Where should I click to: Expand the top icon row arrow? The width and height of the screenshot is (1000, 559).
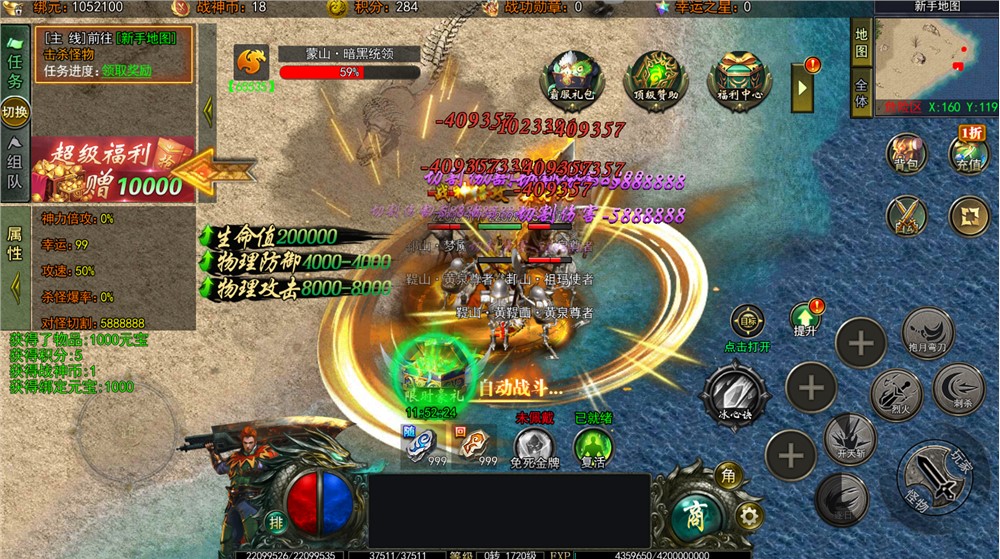click(803, 89)
